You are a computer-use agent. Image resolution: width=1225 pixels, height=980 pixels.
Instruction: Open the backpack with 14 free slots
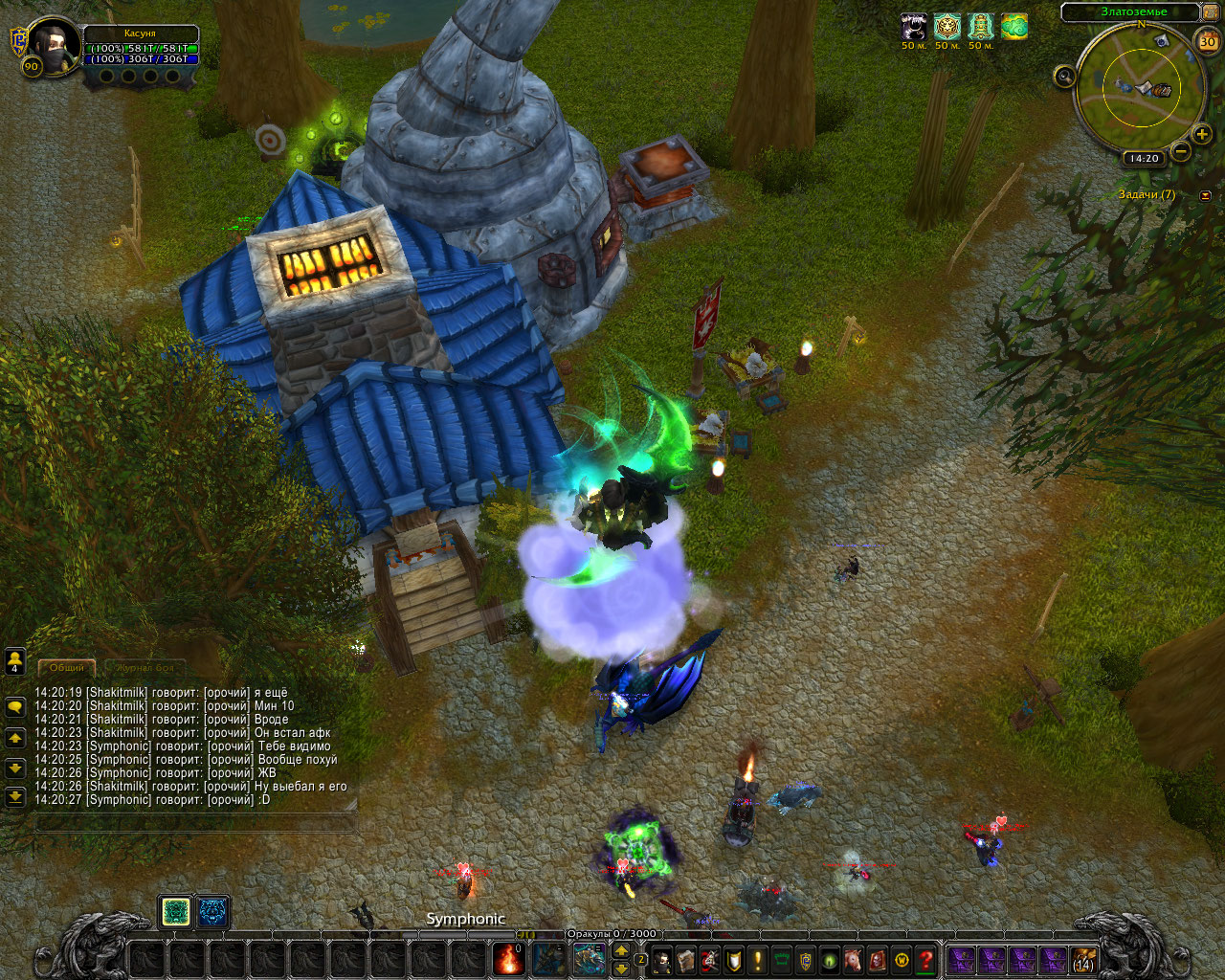[x=1082, y=960]
